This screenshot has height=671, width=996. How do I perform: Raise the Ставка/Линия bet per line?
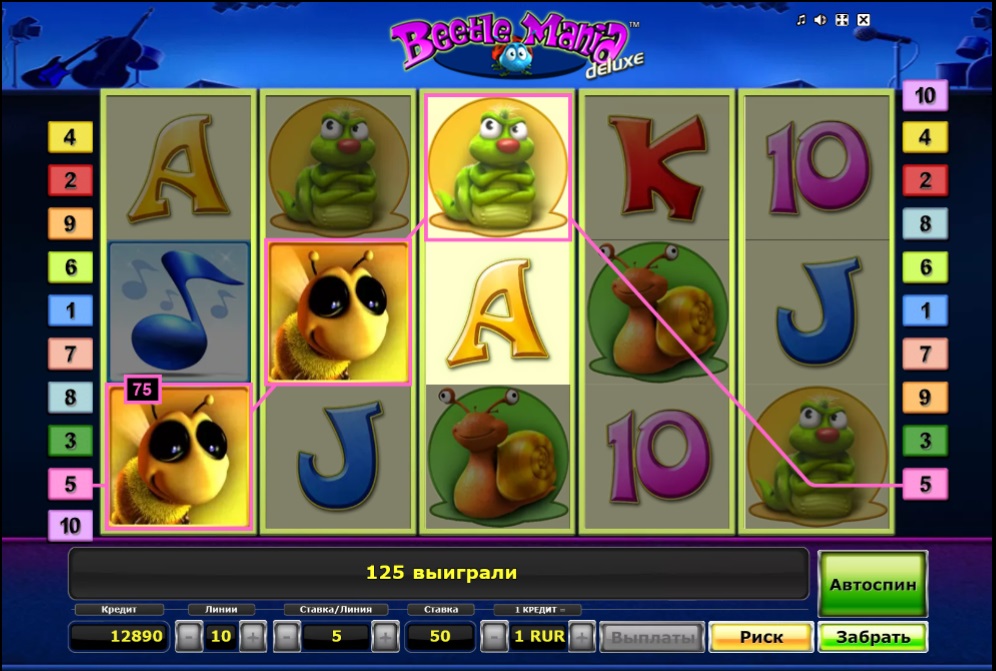click(384, 637)
